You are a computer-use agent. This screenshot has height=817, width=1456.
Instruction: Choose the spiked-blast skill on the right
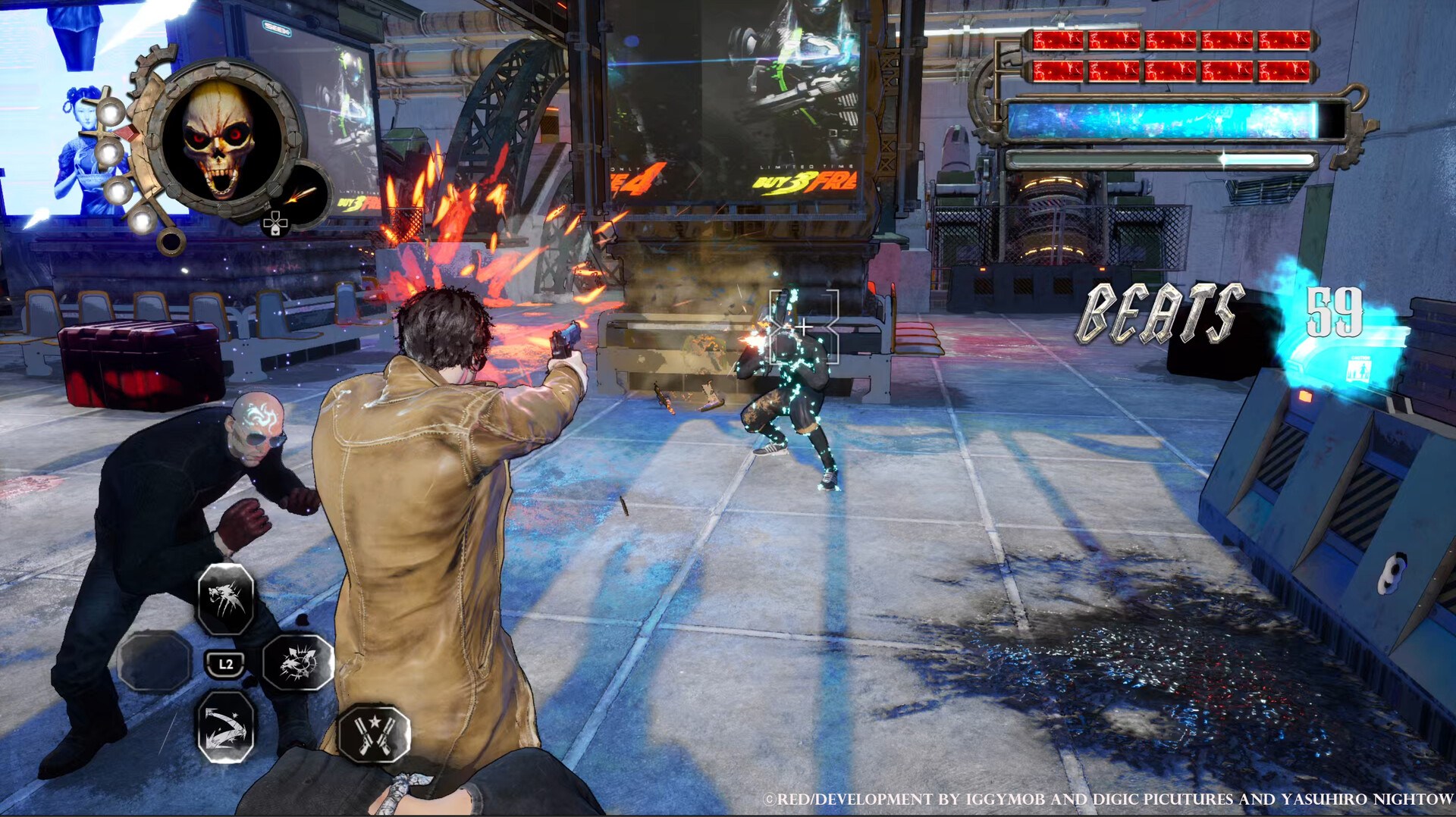pos(297,663)
